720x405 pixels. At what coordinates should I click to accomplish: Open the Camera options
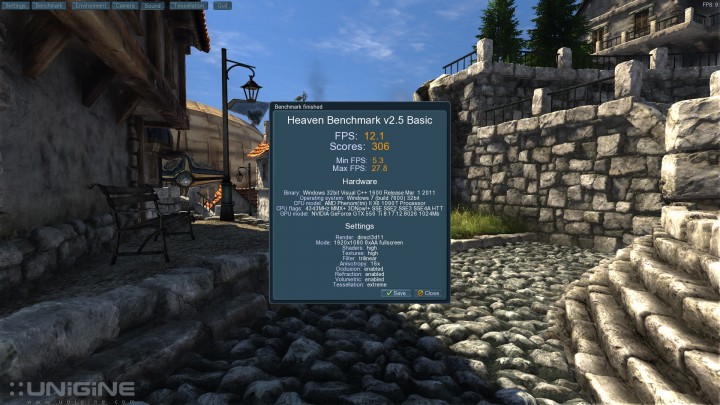click(126, 5)
